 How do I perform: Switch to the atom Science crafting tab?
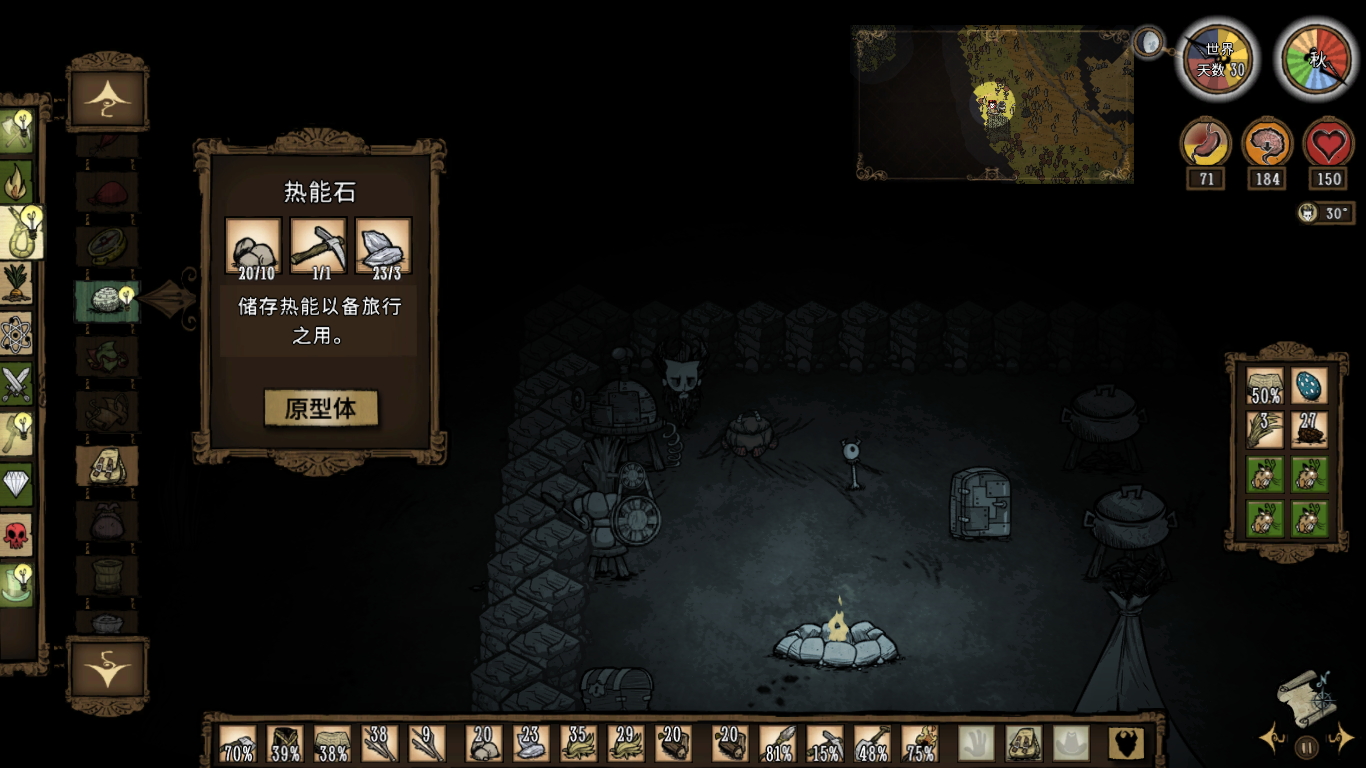pyautogui.click(x=17, y=334)
